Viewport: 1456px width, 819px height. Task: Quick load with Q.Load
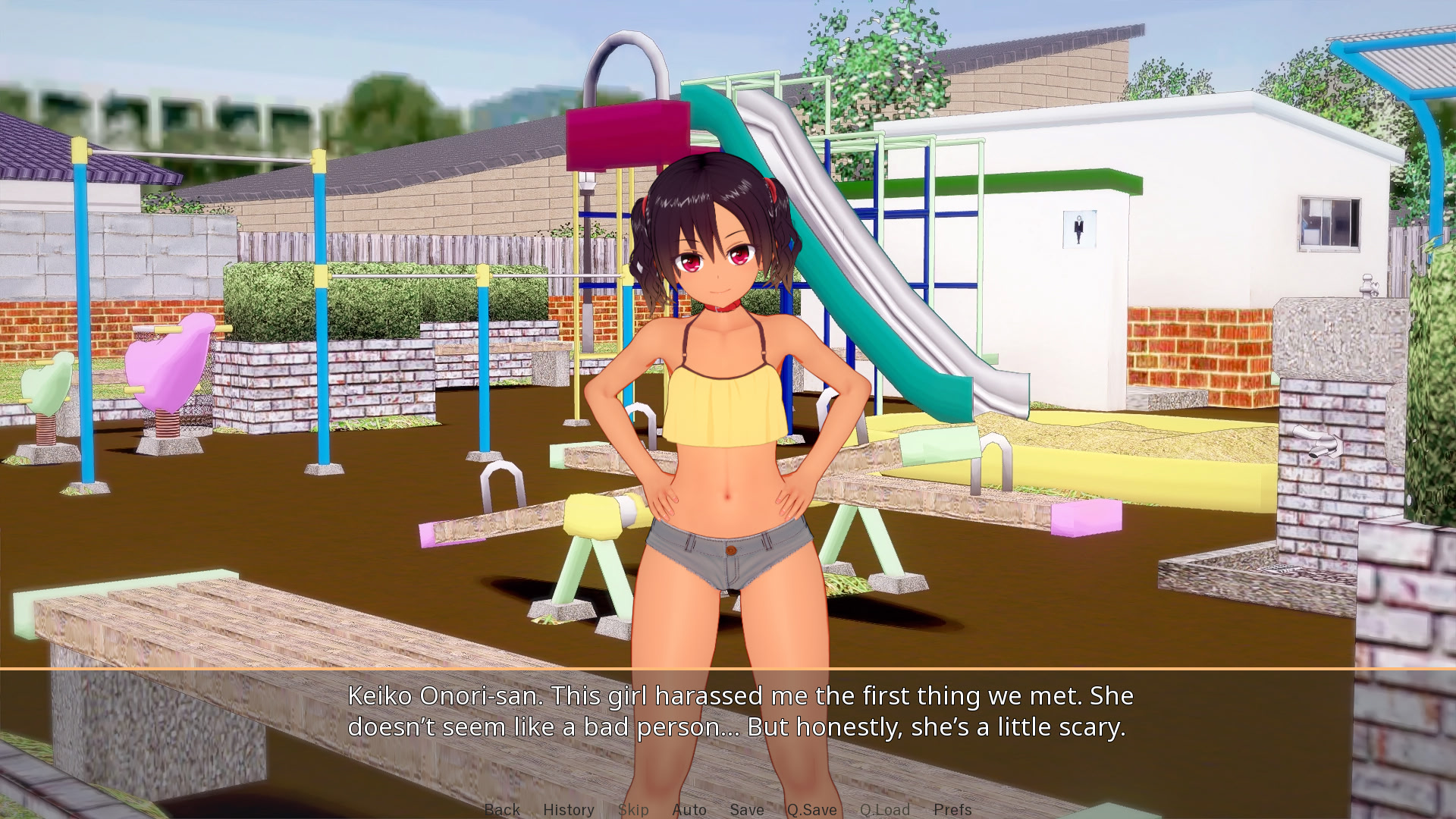(x=884, y=809)
